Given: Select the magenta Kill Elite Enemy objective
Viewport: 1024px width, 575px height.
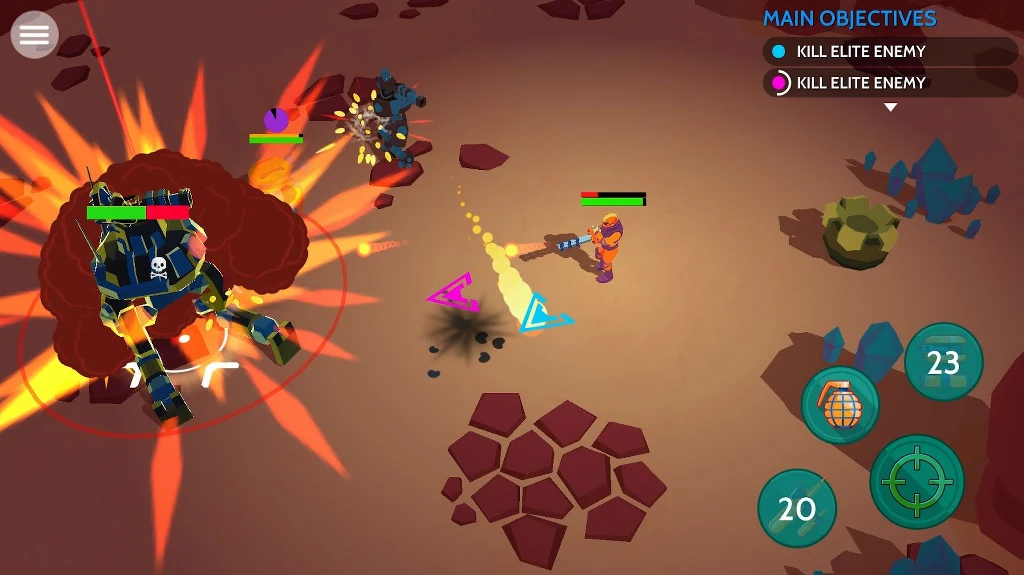Looking at the screenshot, I should (889, 82).
